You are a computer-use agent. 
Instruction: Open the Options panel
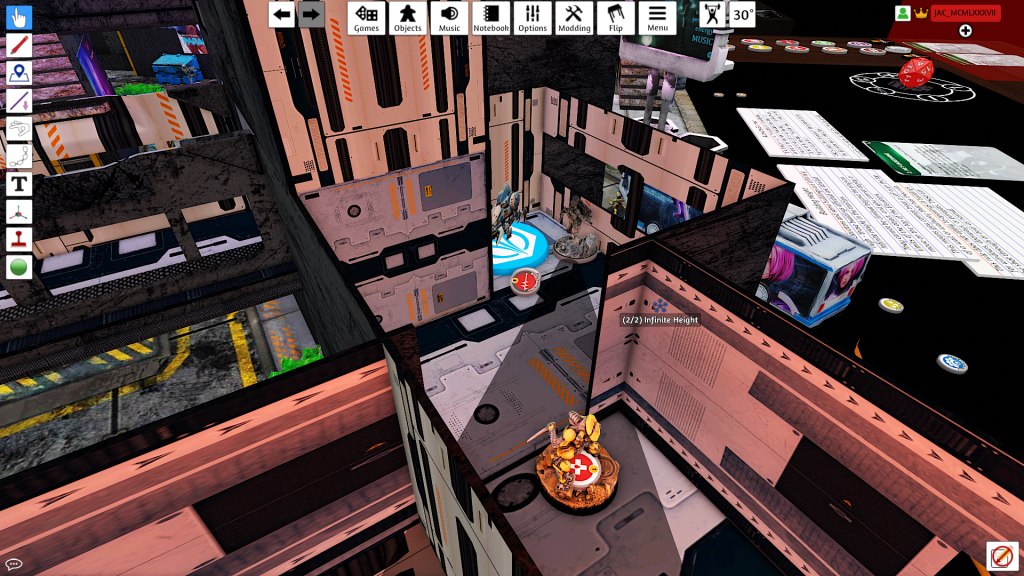click(532, 17)
